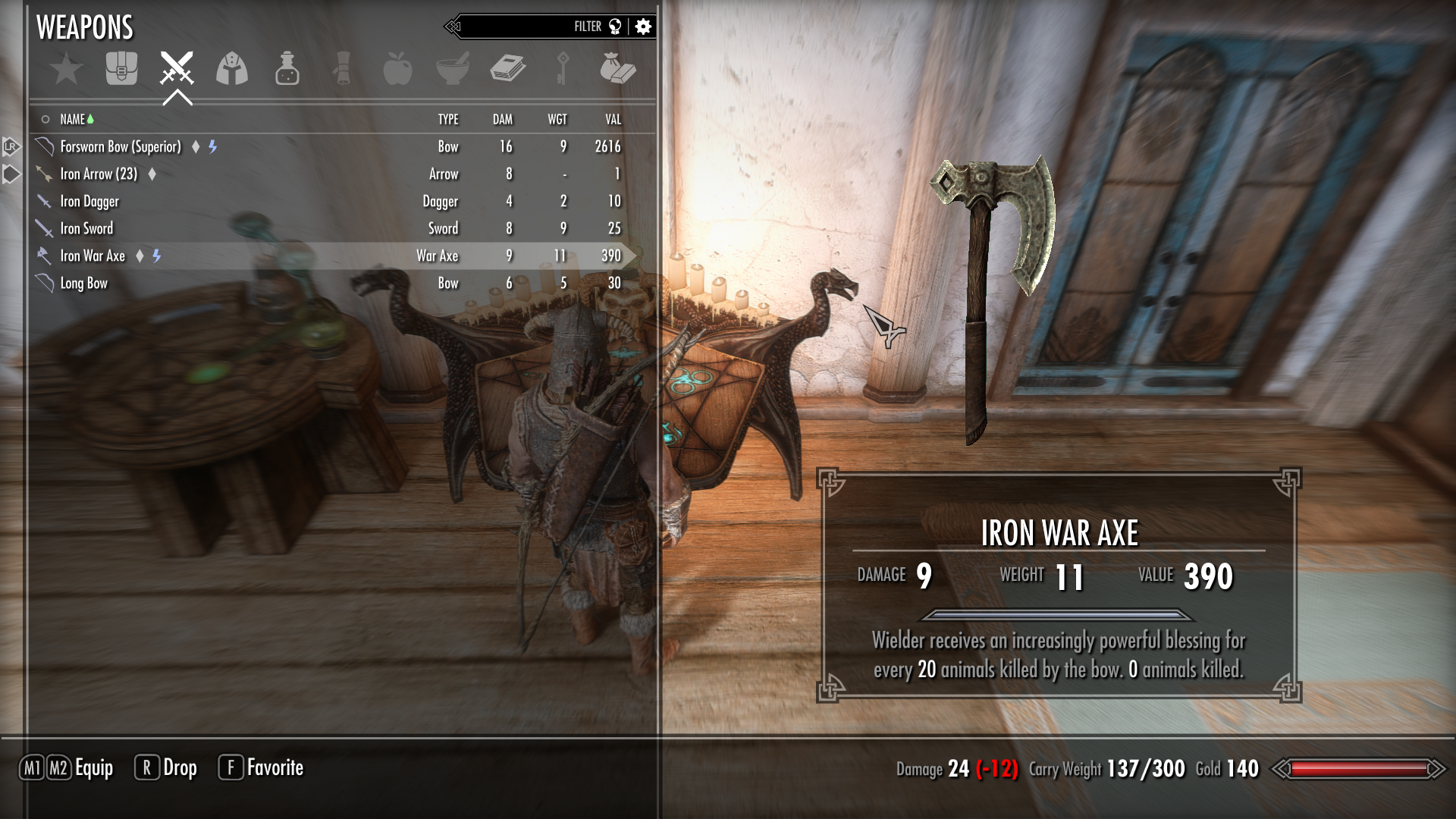Open the Apparel category icon
Screen dimensions: 1456x819
232,68
